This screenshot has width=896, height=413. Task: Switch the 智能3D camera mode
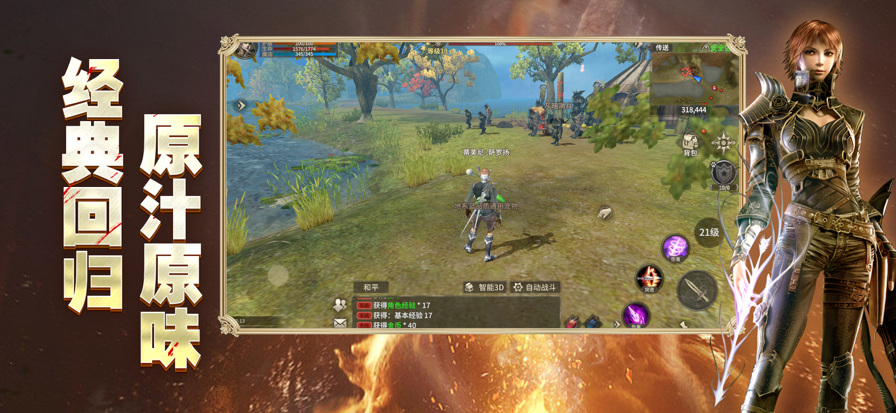point(485,287)
